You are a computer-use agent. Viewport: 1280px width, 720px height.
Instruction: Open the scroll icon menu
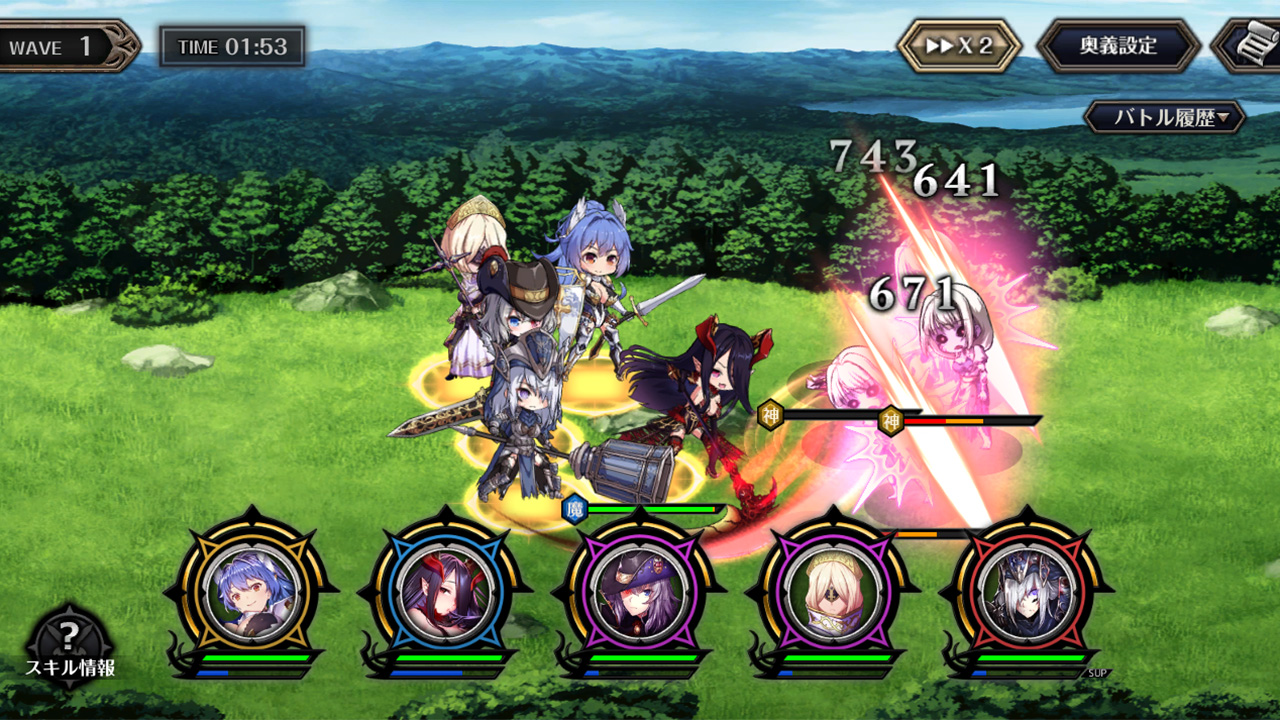(1250, 46)
